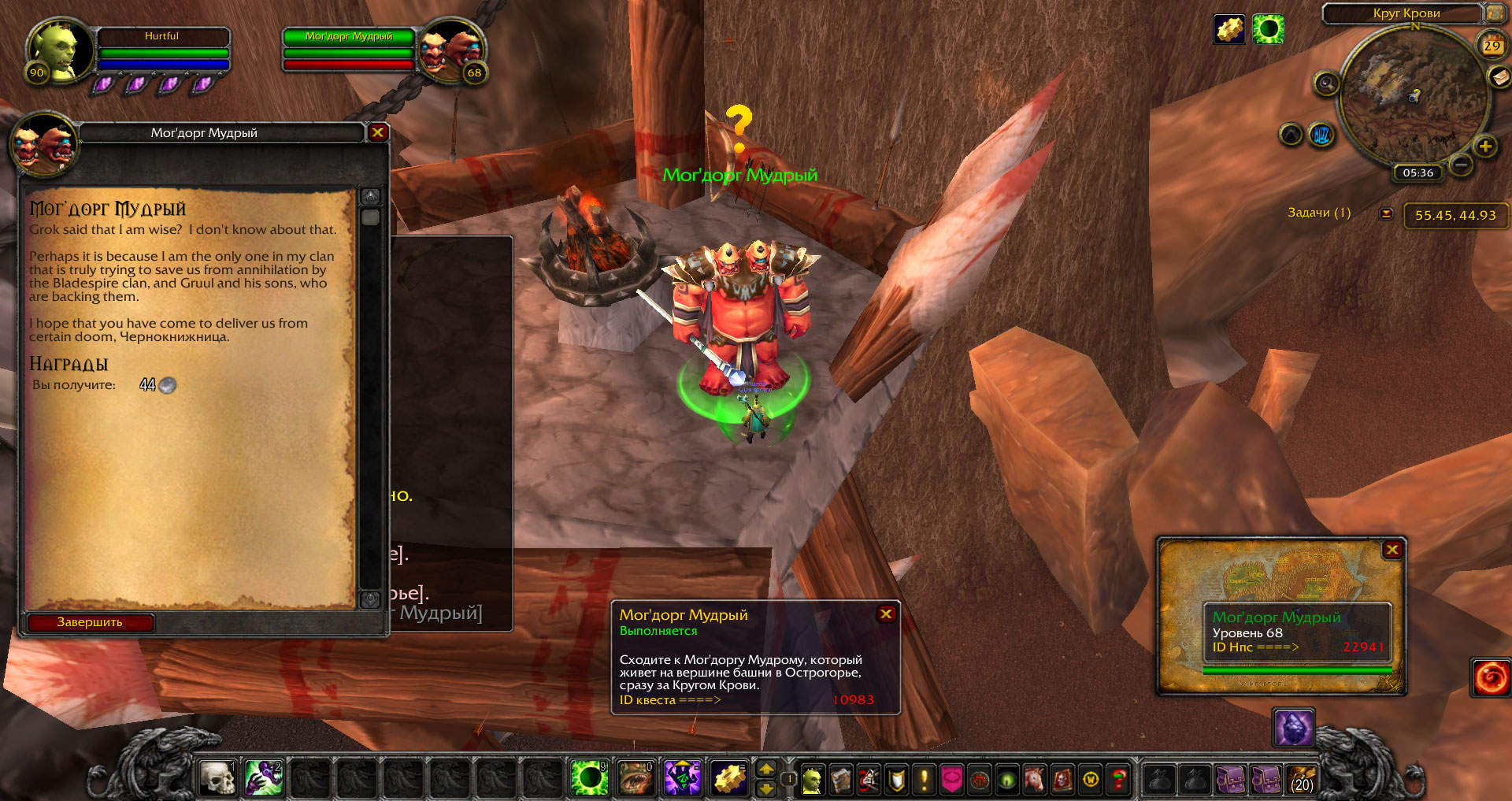Open the calendar showing day 29

point(1492,46)
